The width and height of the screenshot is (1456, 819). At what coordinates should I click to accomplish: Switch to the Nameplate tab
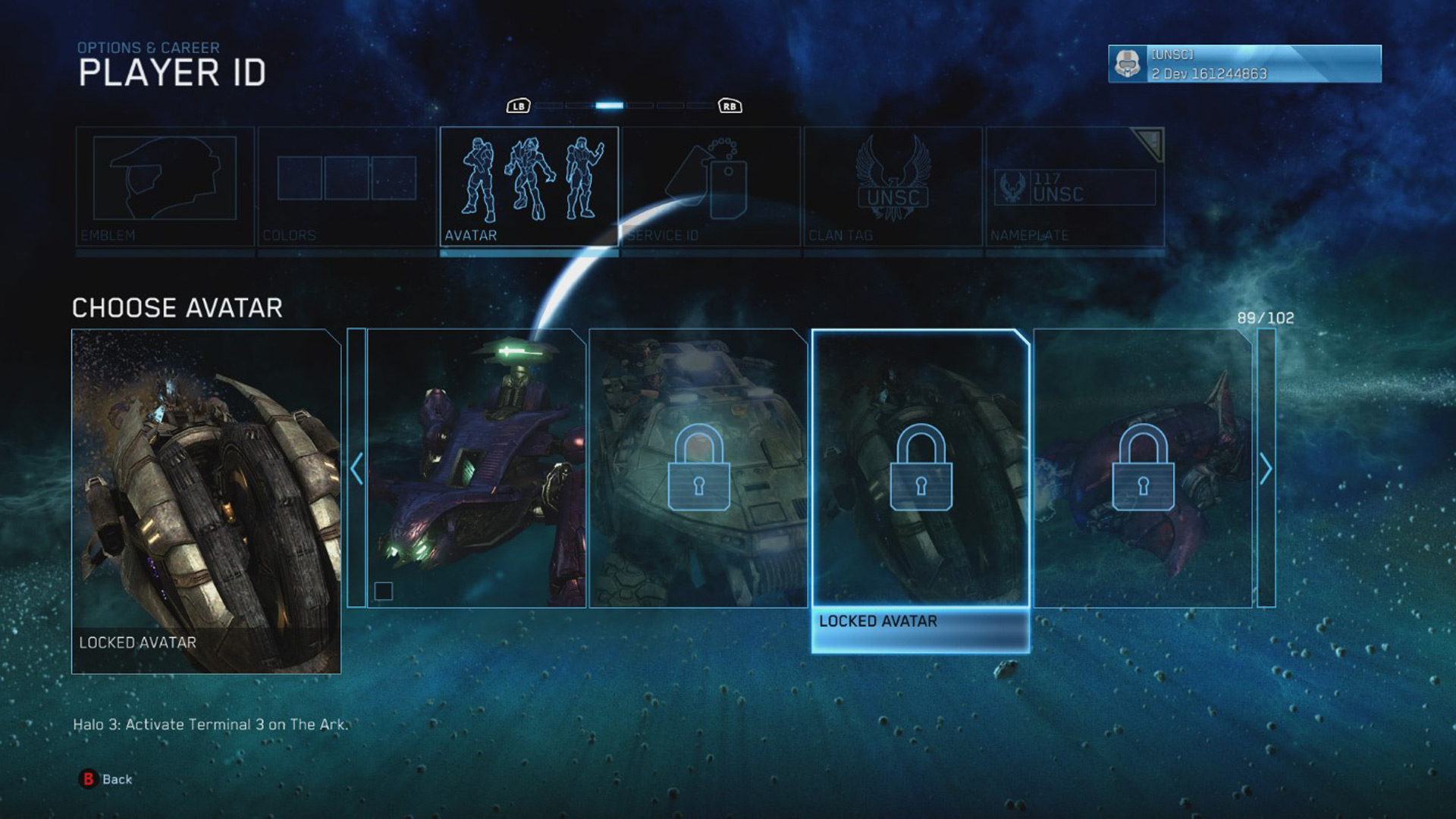[1075, 187]
